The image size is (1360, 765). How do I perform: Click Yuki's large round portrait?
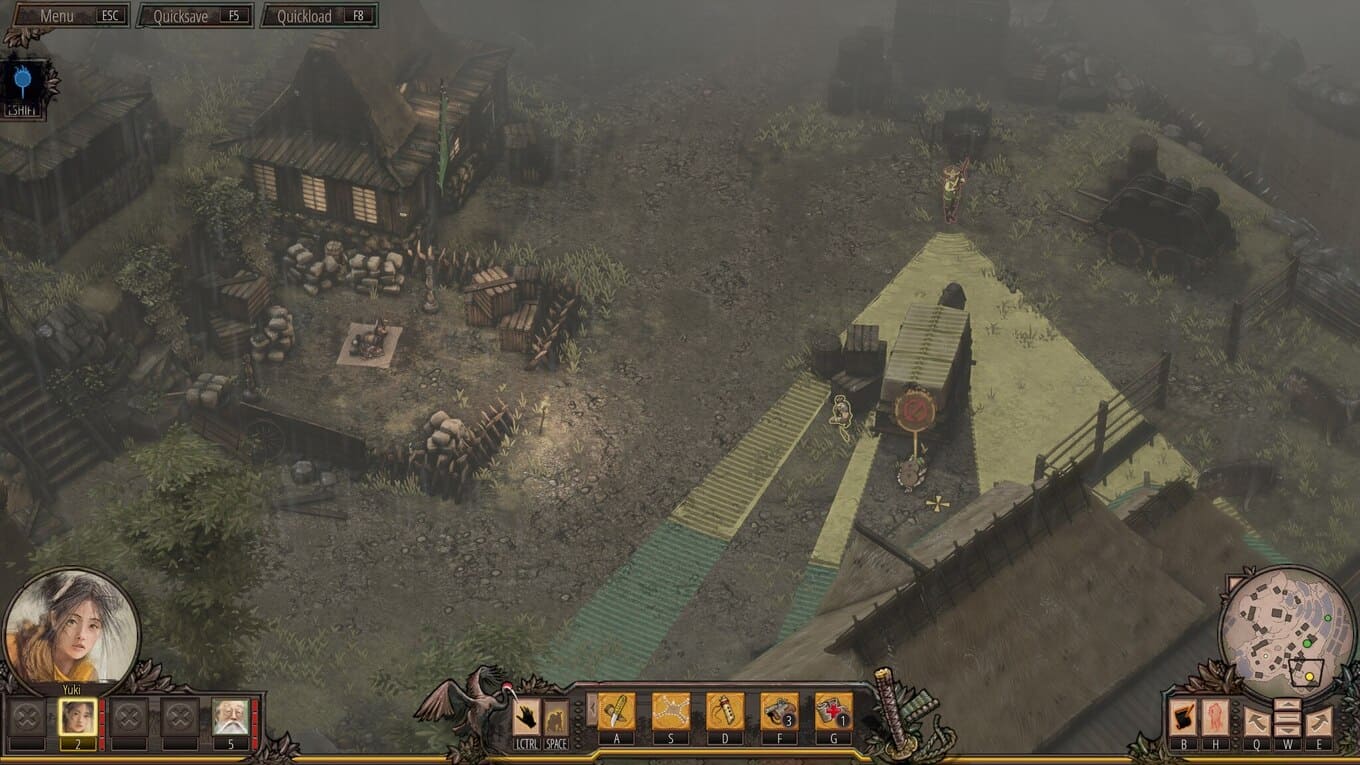pos(71,628)
